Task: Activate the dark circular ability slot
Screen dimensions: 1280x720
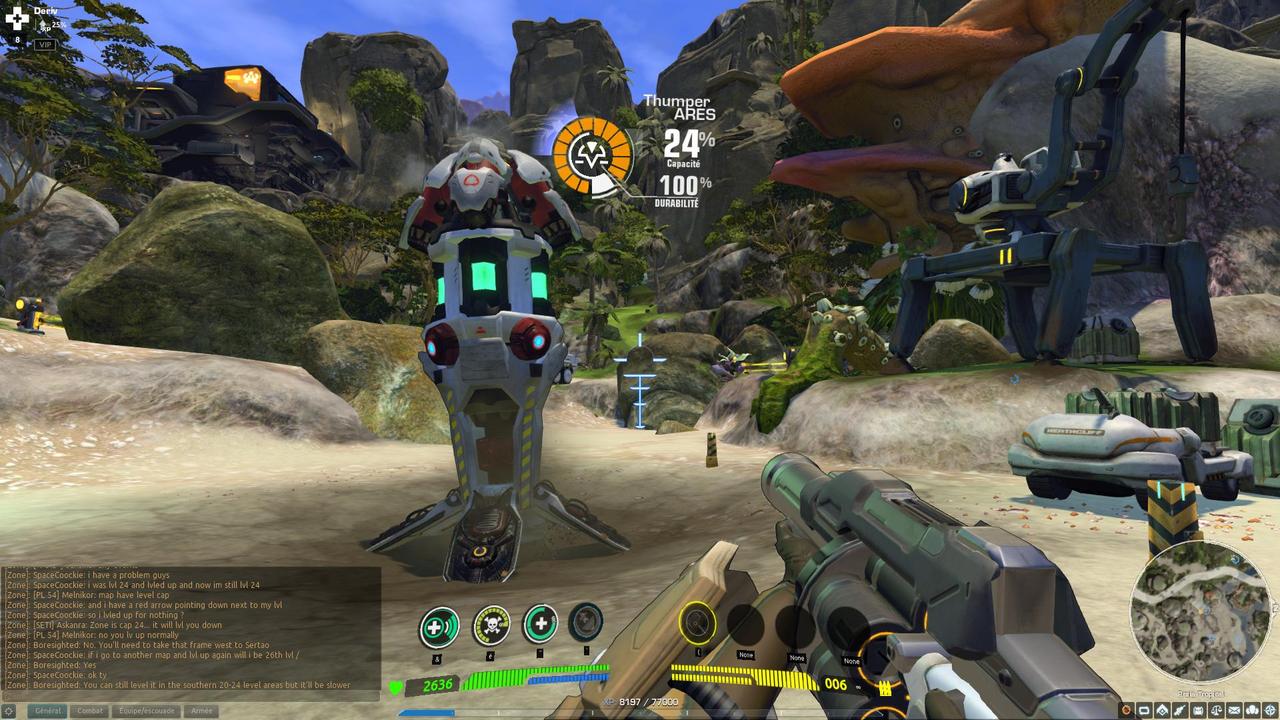Action: click(586, 622)
